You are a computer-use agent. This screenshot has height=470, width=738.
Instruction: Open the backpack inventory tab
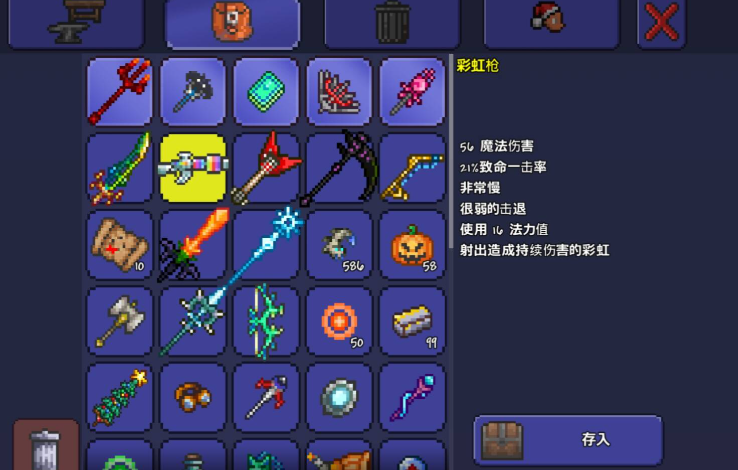point(232,22)
